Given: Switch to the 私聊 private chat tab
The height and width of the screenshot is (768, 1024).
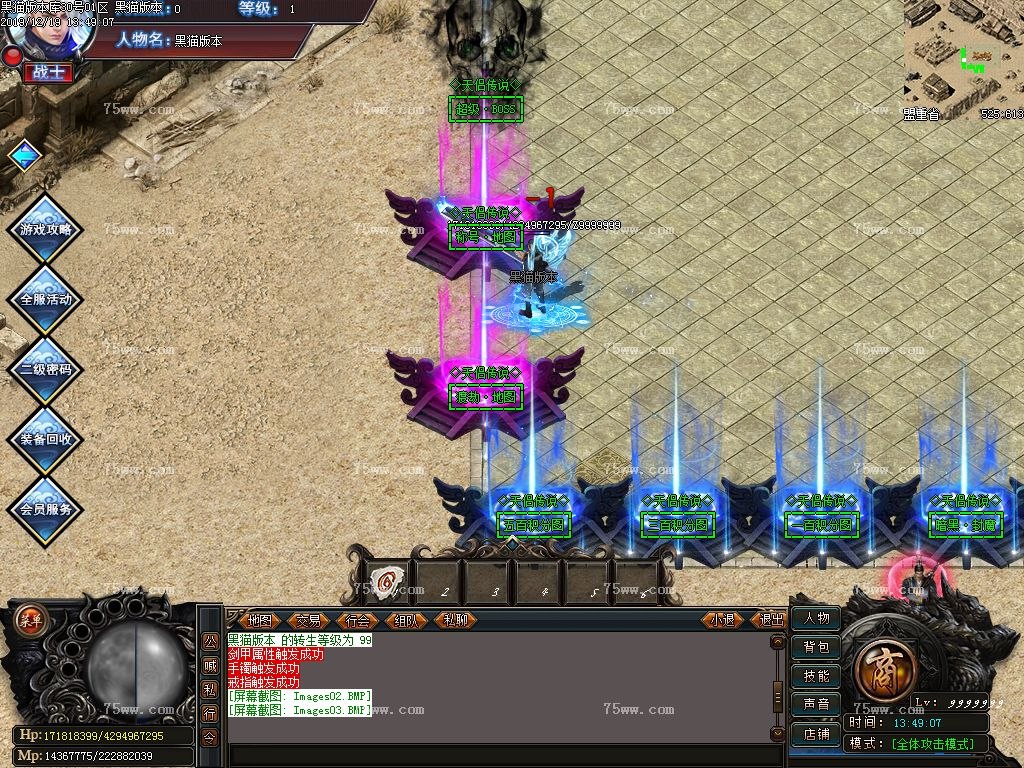Looking at the screenshot, I should [455, 620].
